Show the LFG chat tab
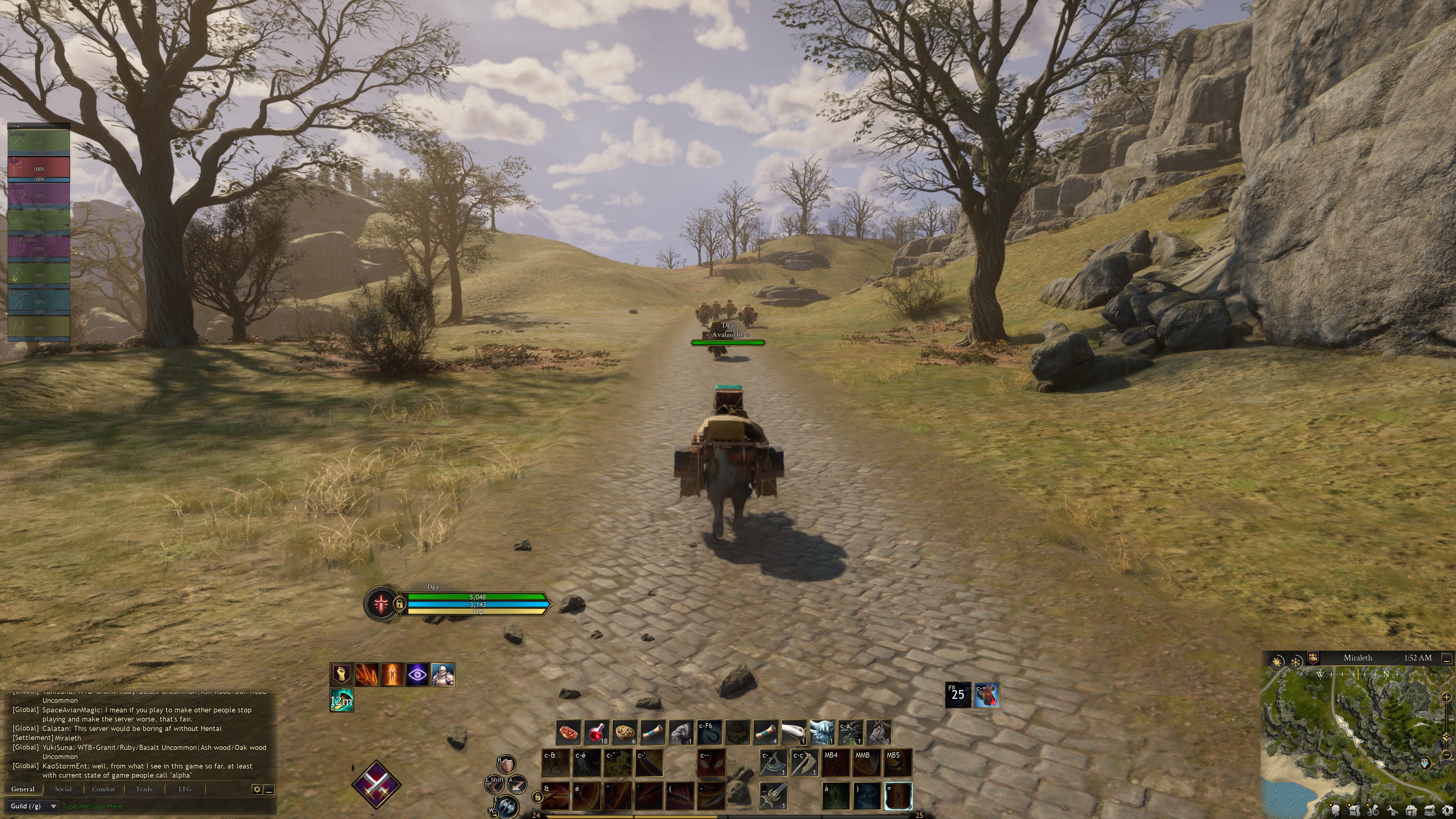1456x819 pixels. pos(185,789)
